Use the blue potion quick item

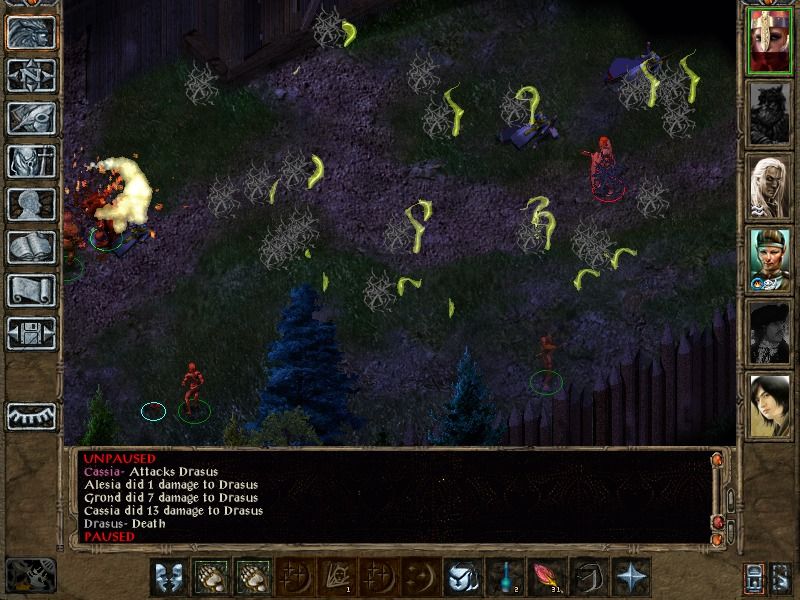coord(505,578)
